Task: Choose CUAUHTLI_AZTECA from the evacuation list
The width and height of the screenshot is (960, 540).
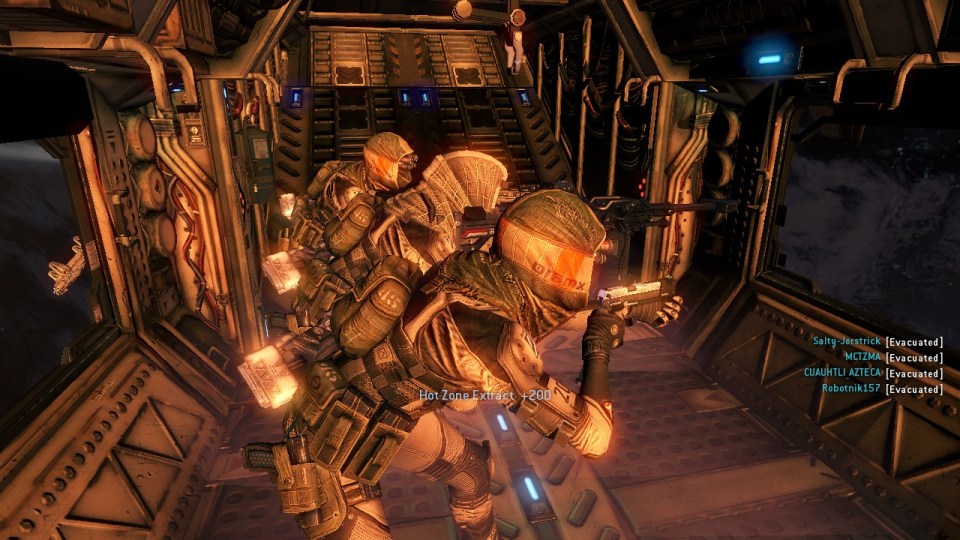Action: pos(842,373)
